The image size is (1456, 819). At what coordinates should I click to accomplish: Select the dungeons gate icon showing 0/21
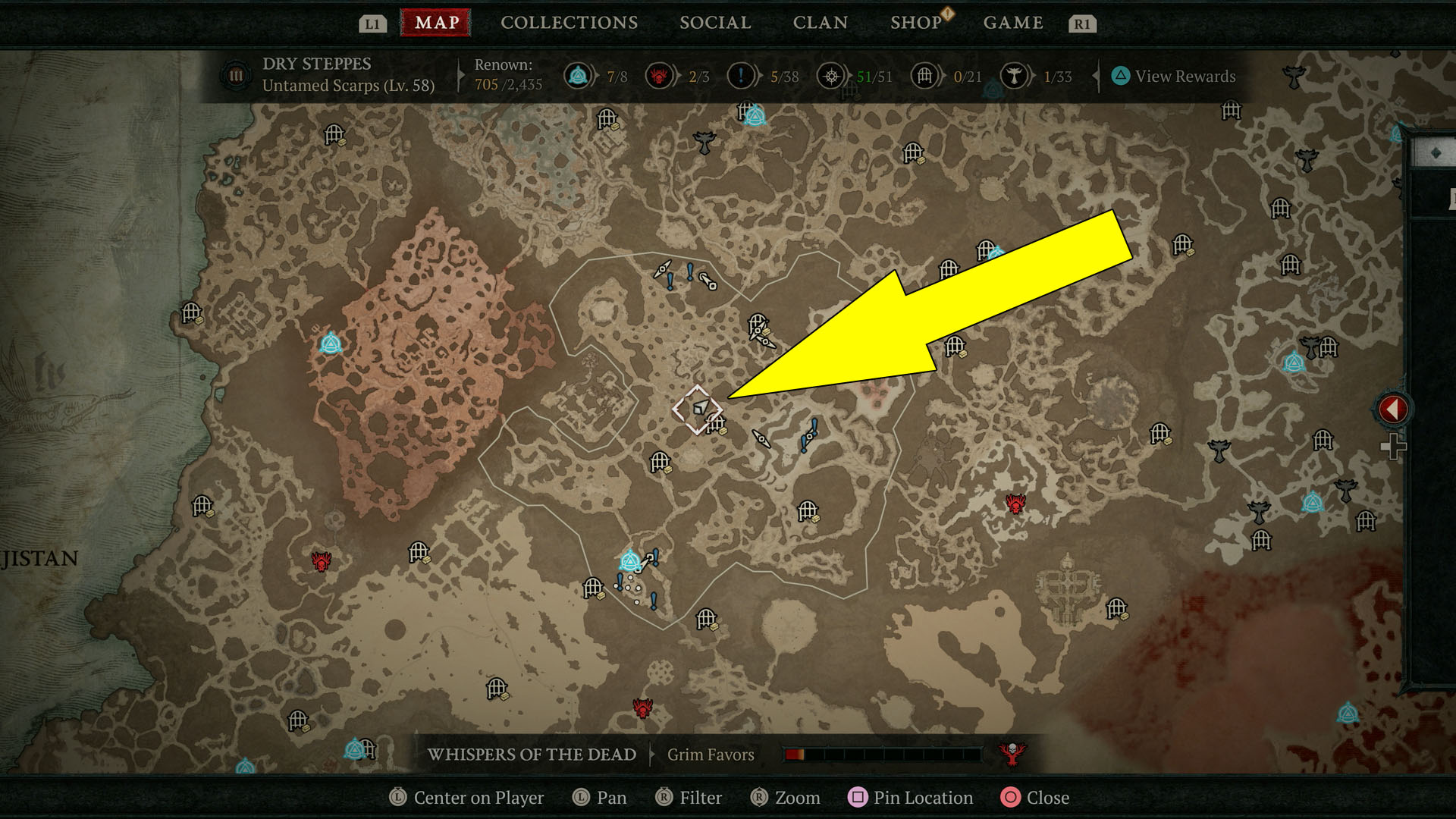[924, 76]
